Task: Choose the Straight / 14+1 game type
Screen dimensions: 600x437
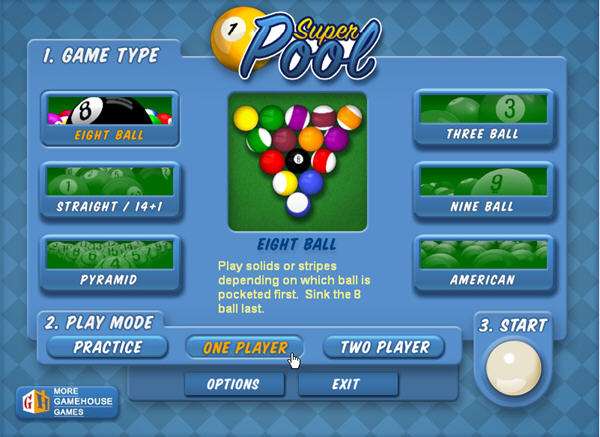Action: pos(110,192)
